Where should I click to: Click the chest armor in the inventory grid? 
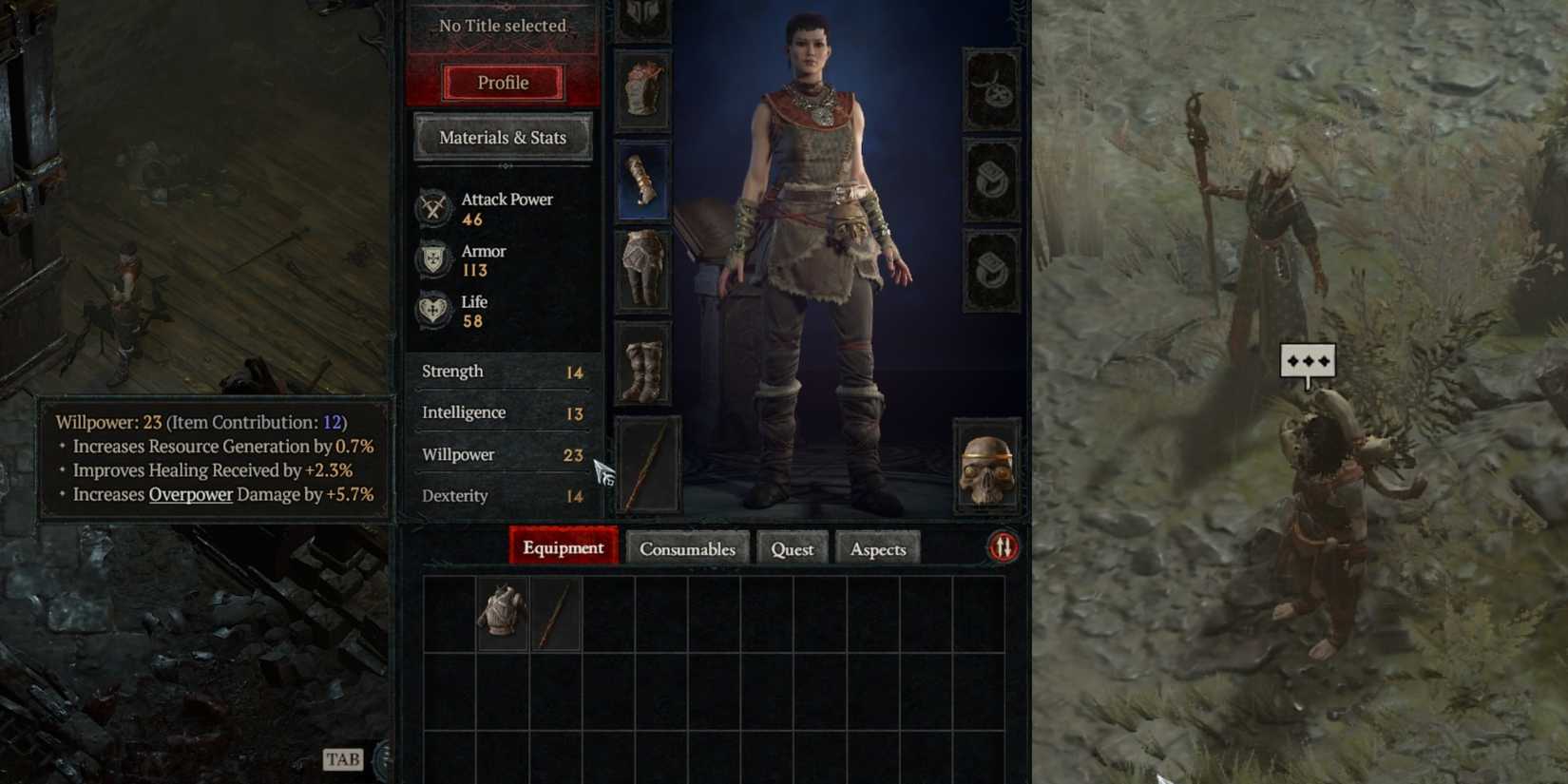tap(502, 612)
